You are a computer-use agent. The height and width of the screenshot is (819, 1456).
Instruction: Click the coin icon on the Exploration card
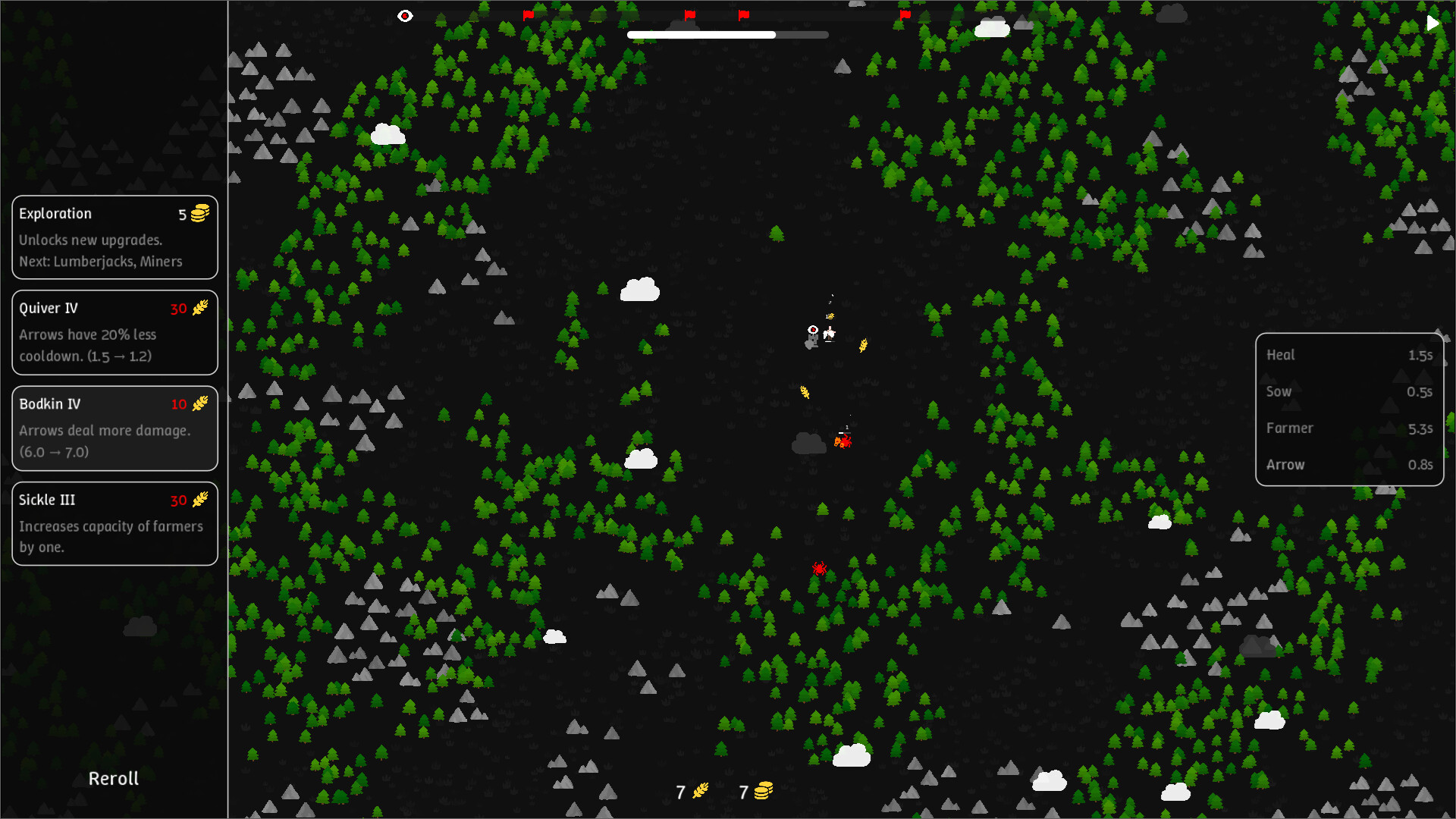pos(199,214)
